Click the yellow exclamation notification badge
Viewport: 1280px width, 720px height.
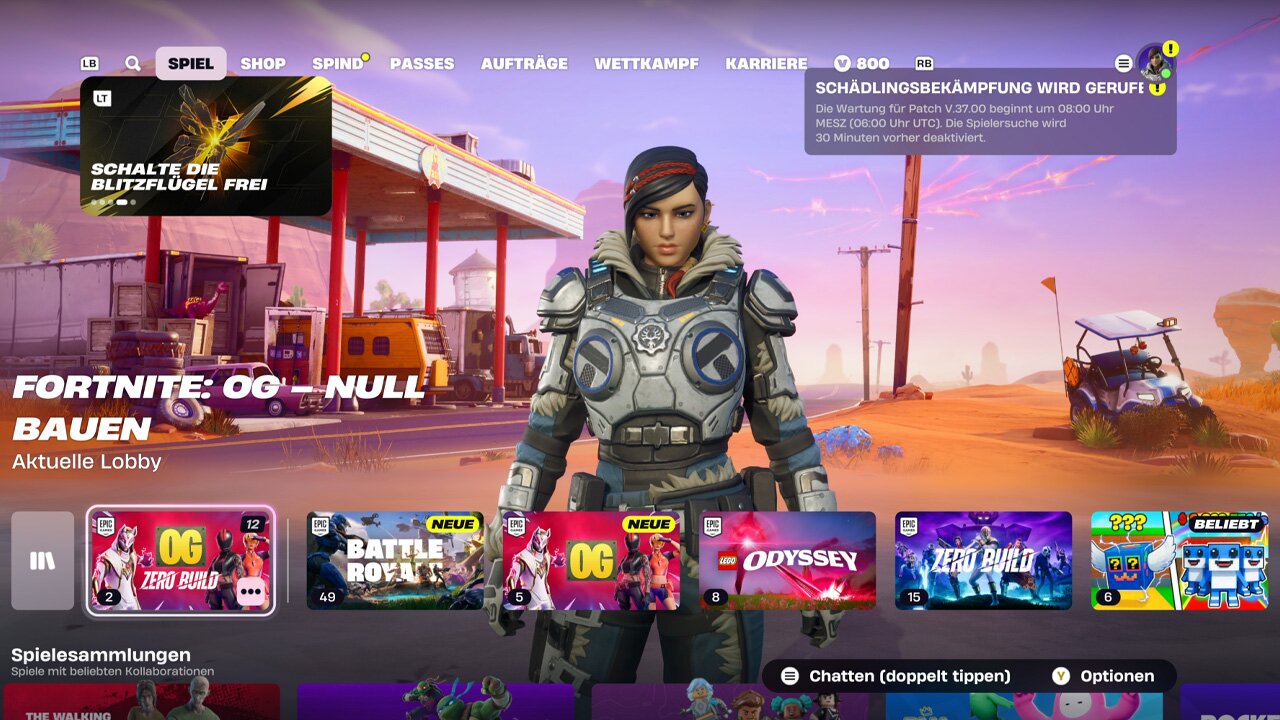pos(1170,49)
